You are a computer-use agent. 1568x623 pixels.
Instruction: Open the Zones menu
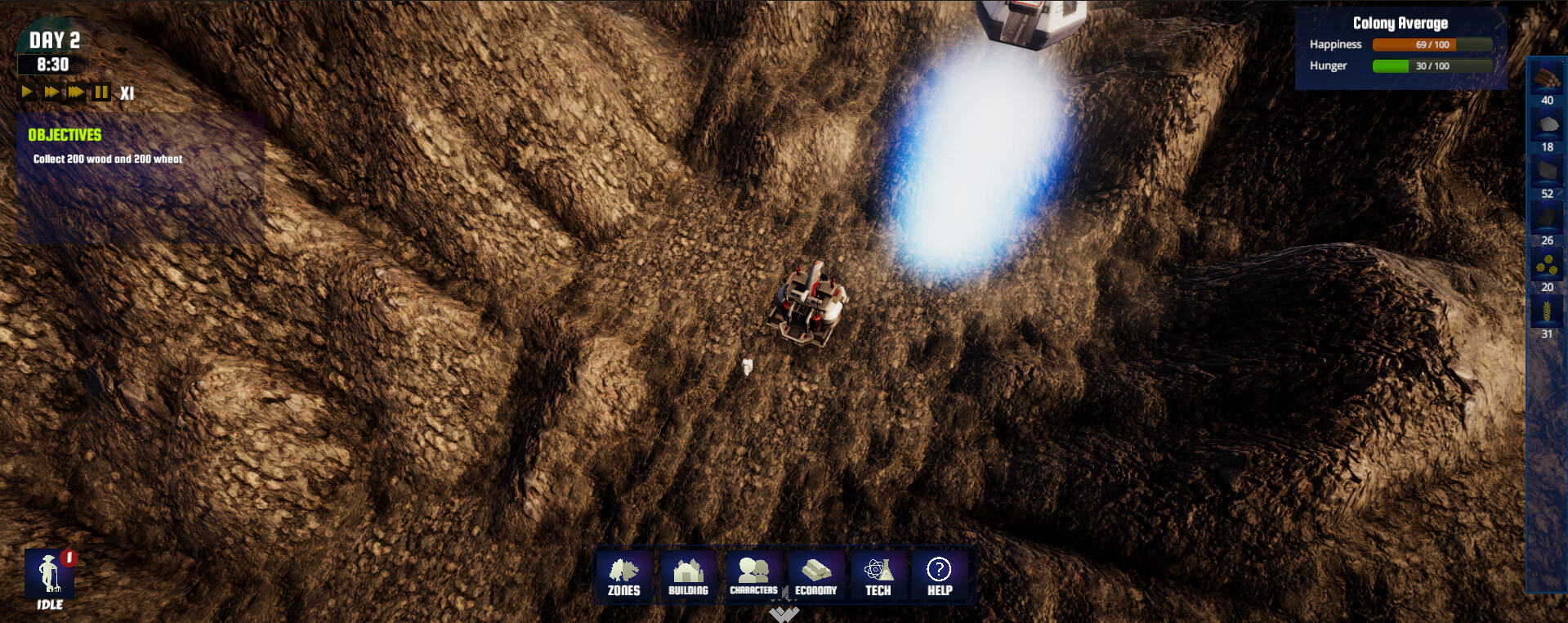623,576
